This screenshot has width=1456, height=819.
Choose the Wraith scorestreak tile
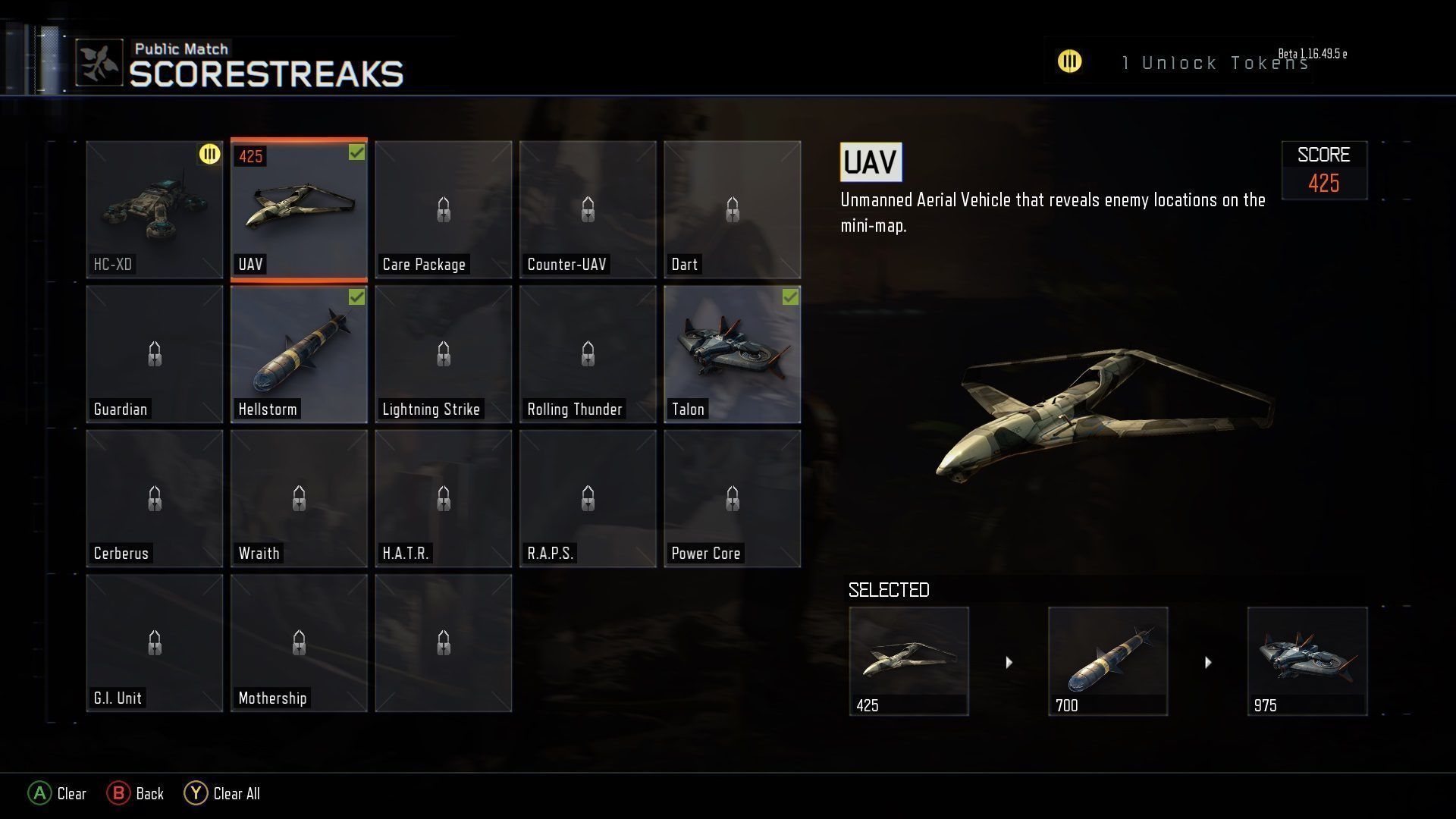coord(299,498)
